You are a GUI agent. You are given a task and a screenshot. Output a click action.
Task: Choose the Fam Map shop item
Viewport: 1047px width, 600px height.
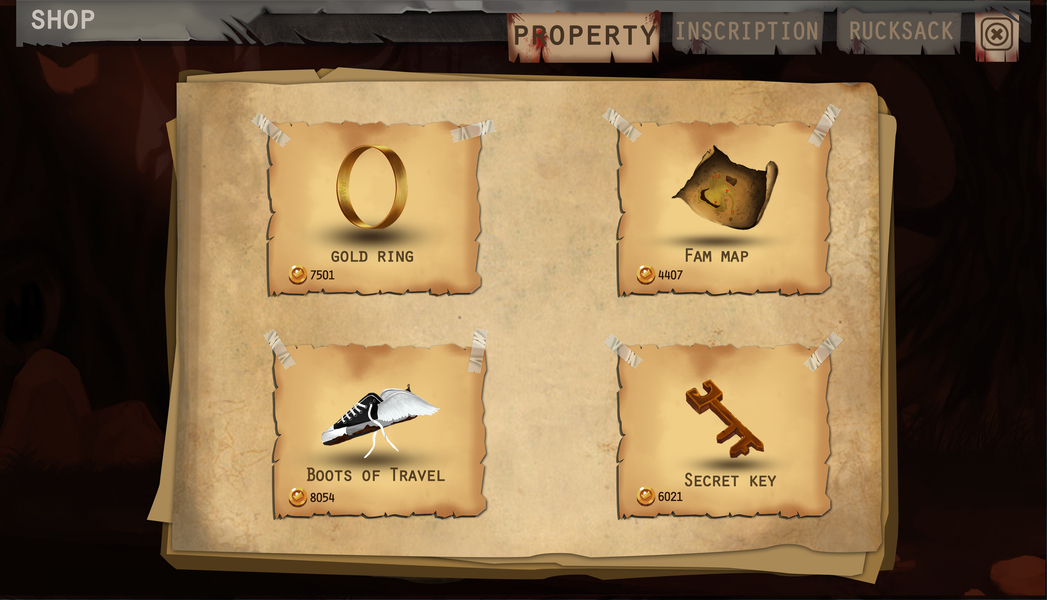[724, 208]
